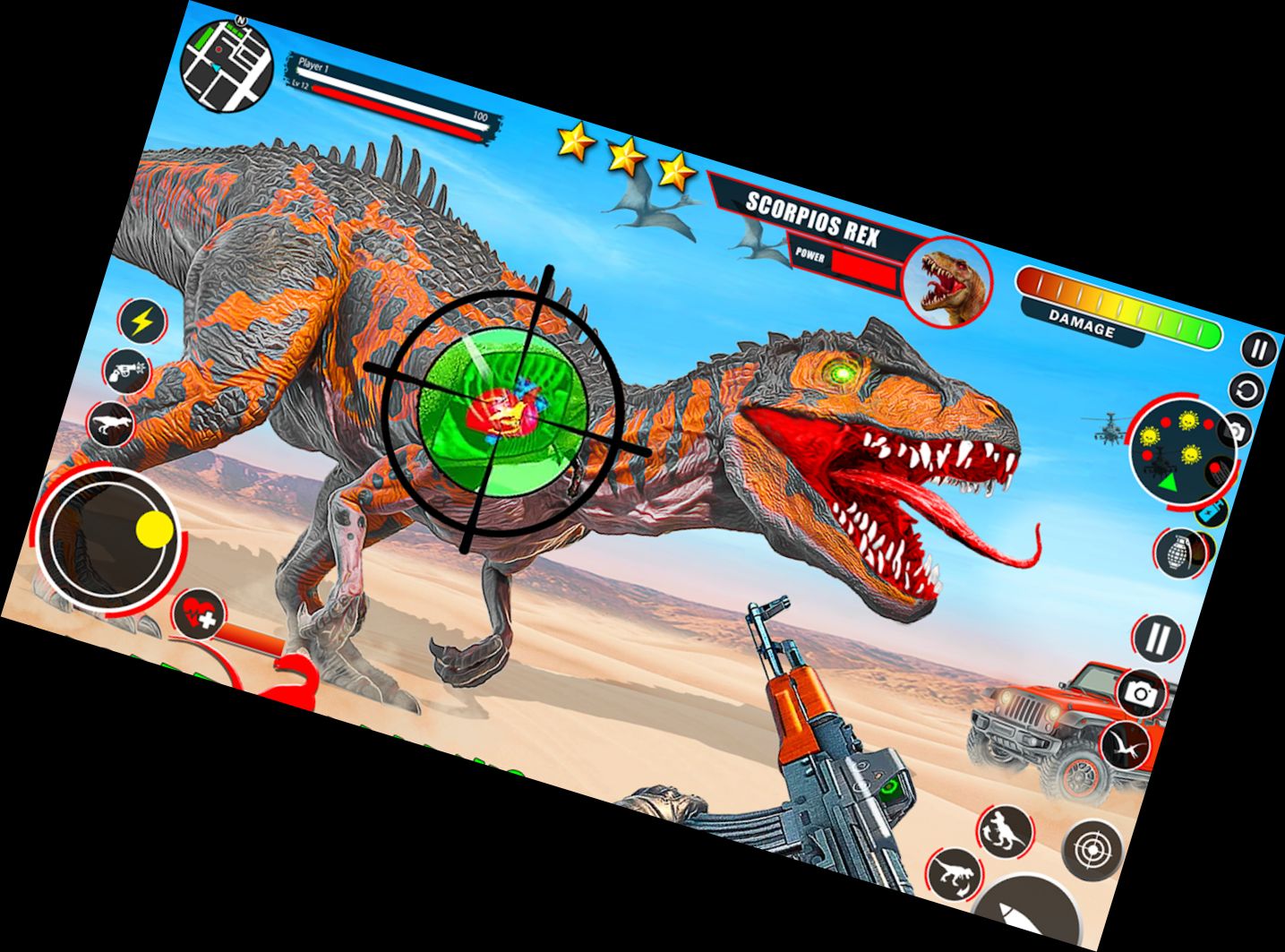Pause the game with the top pause button
The image size is (1285, 952).
[1260, 349]
